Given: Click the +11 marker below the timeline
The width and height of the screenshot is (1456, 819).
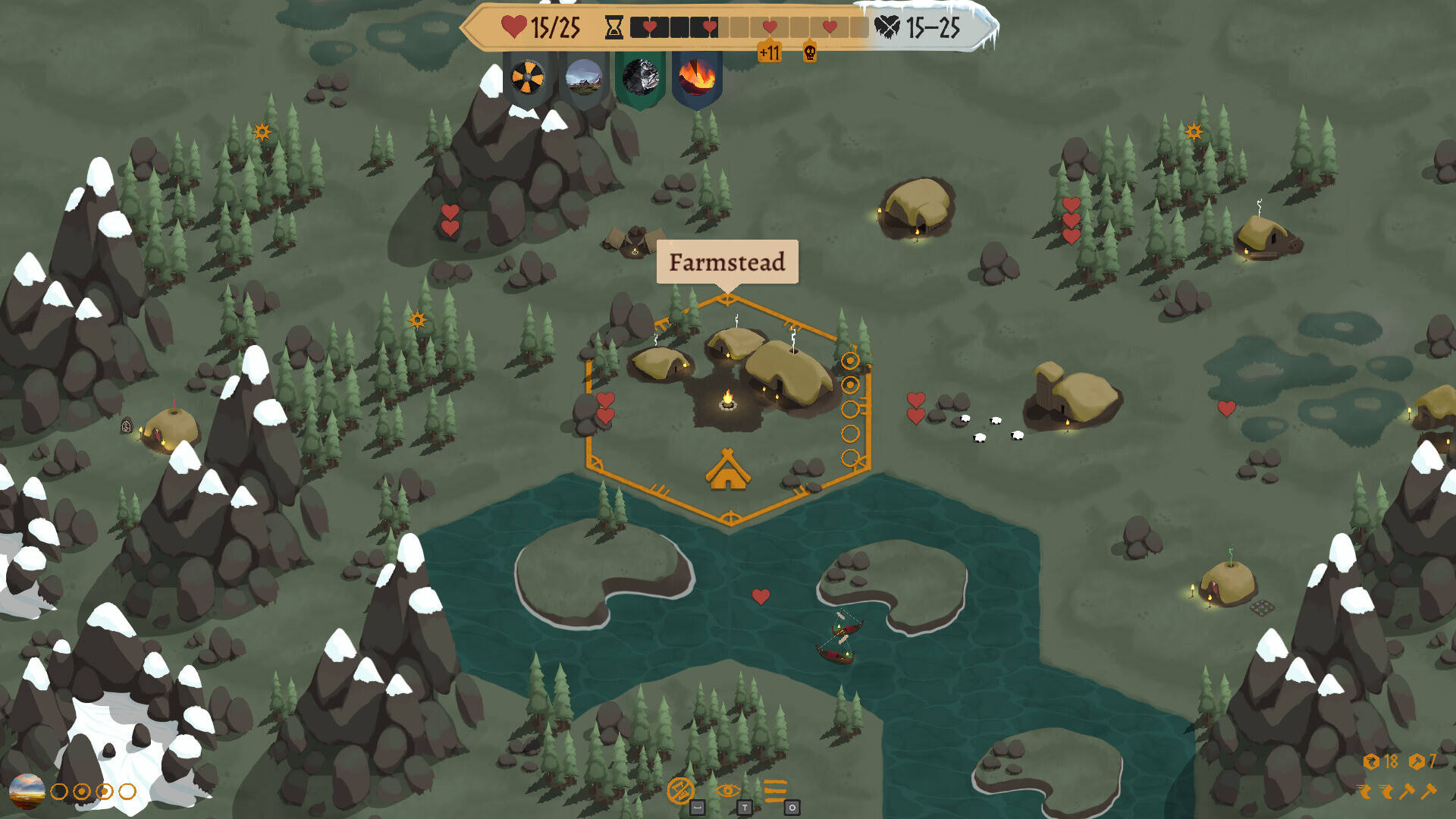Looking at the screenshot, I should (x=769, y=52).
